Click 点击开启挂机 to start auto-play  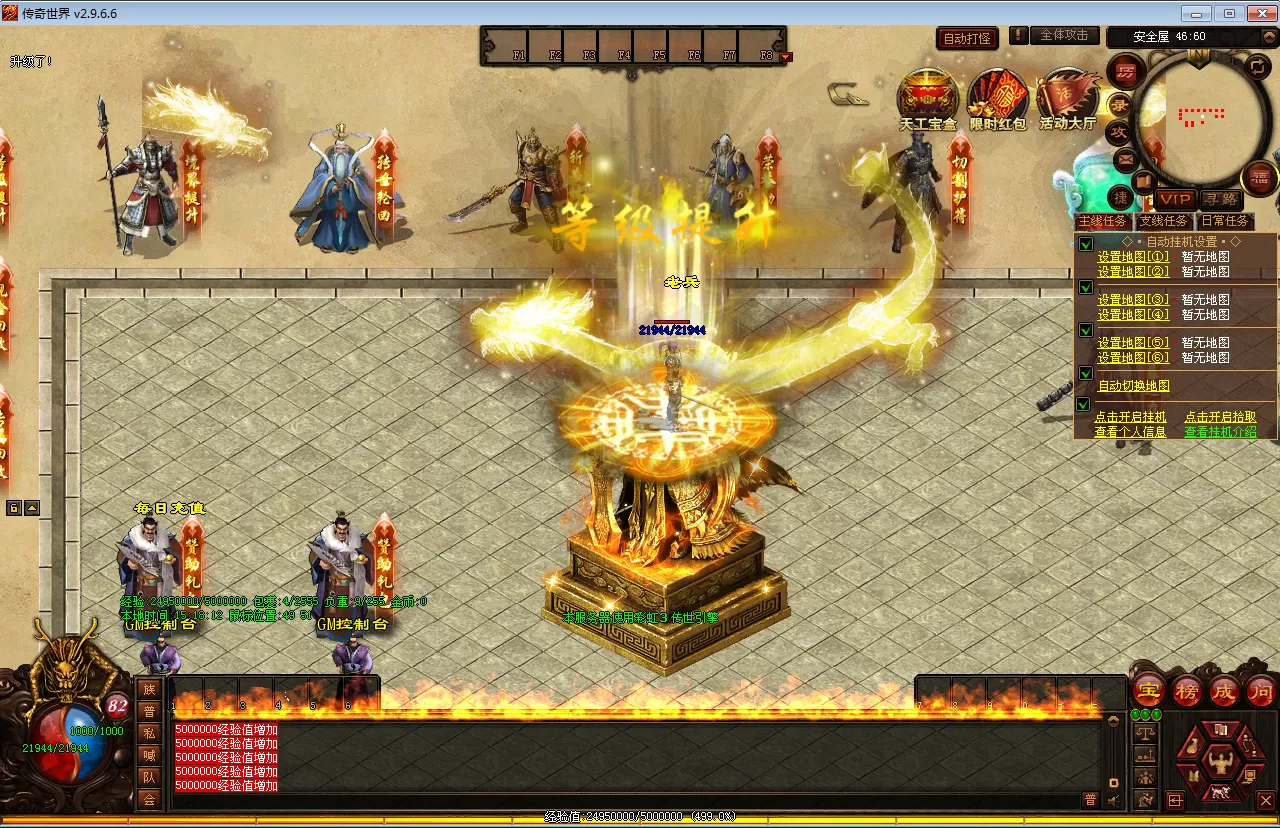coord(1130,417)
